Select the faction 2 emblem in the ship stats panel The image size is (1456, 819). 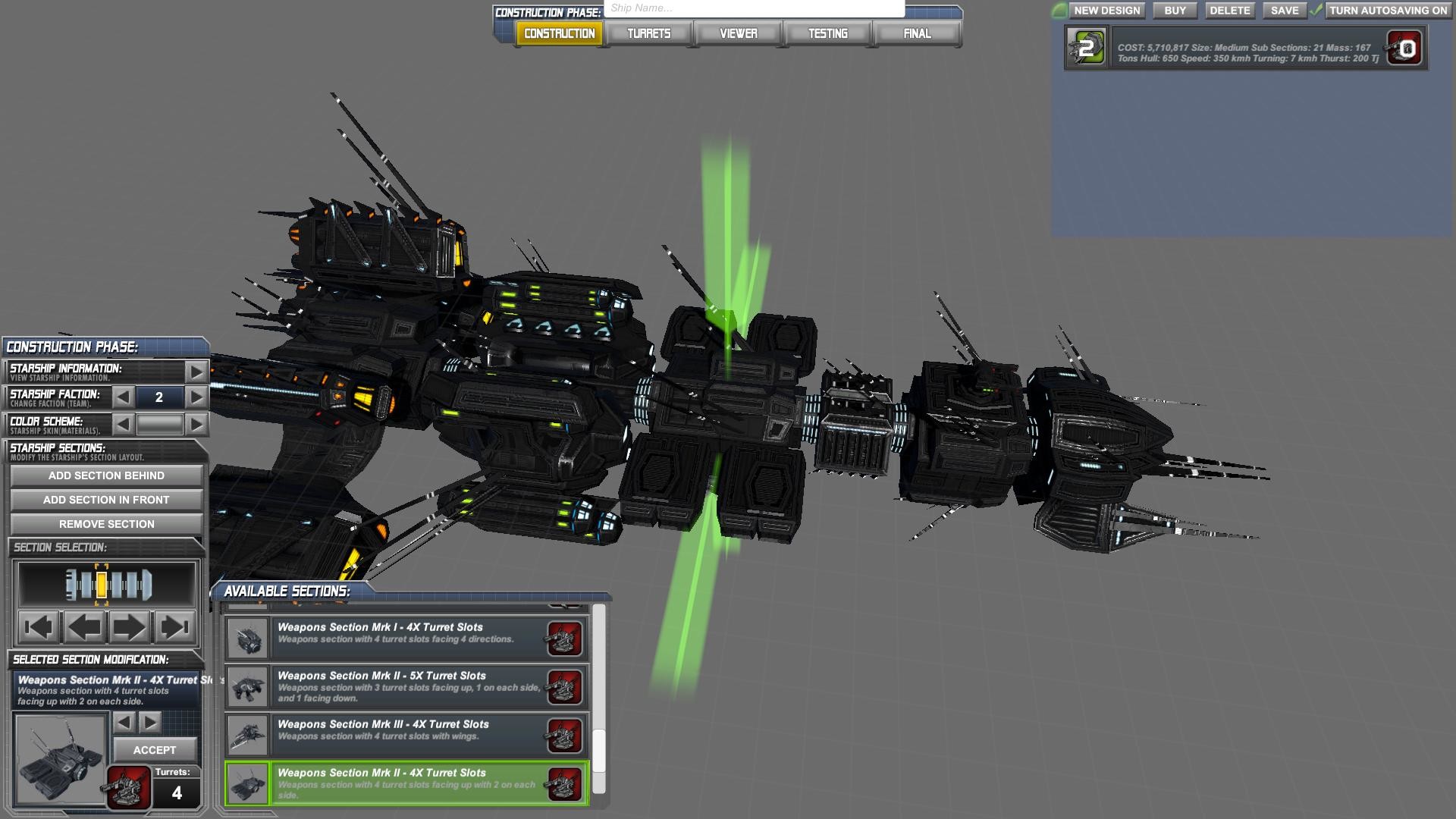coord(1086,48)
